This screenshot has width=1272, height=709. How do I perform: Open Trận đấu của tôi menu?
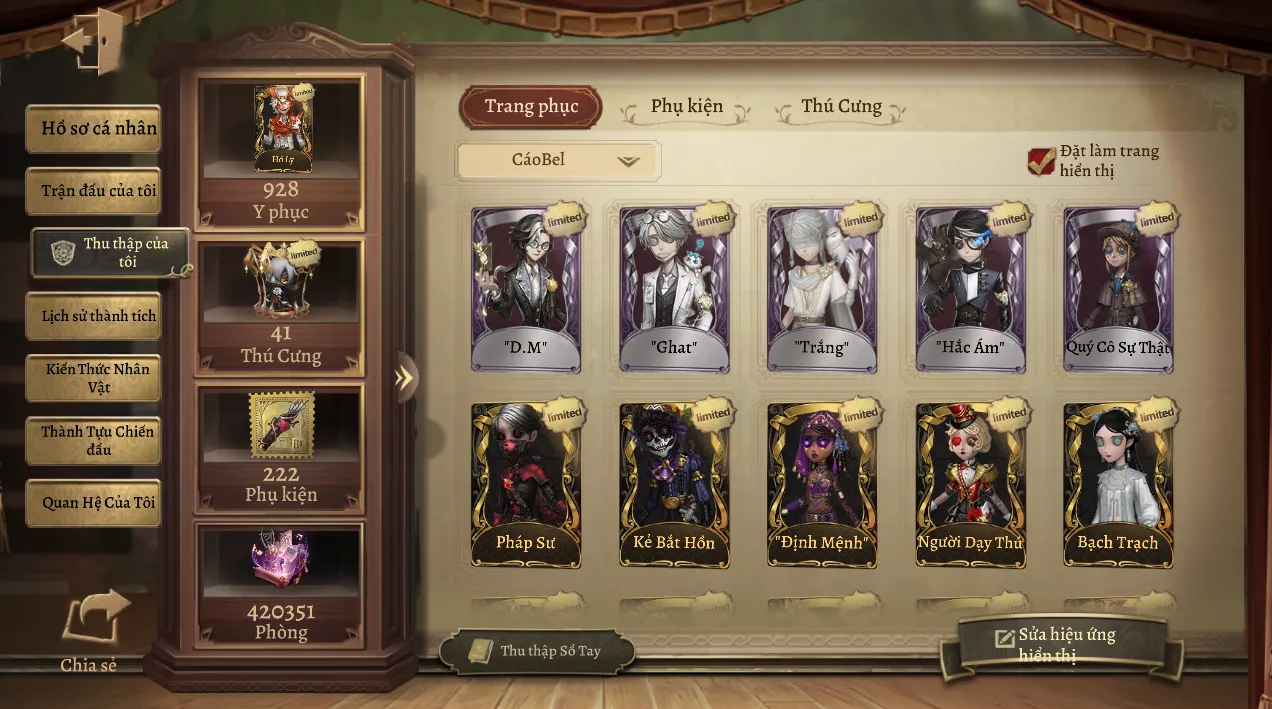pyautogui.click(x=93, y=190)
